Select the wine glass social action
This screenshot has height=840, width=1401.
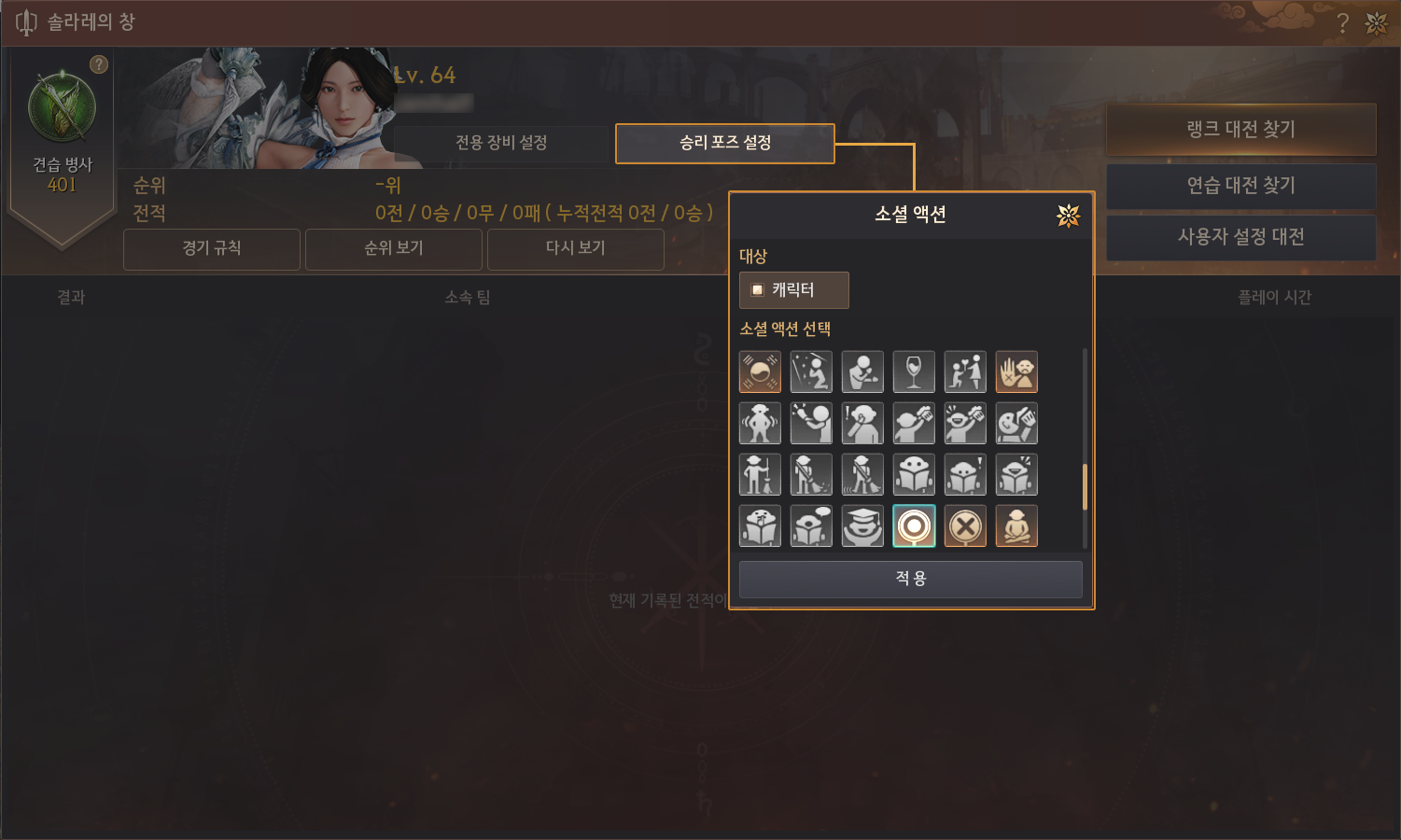914,371
